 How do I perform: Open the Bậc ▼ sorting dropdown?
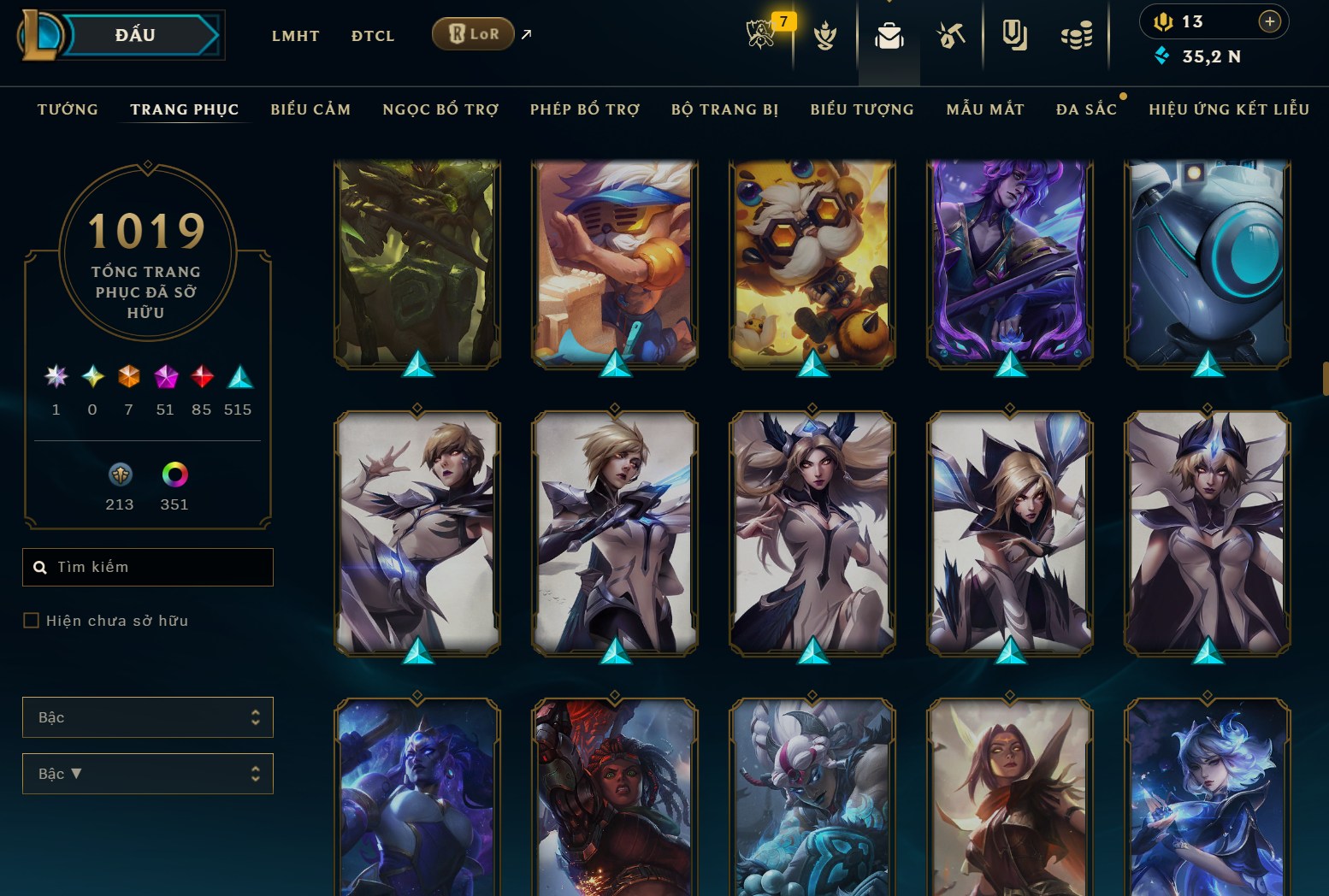[x=147, y=774]
